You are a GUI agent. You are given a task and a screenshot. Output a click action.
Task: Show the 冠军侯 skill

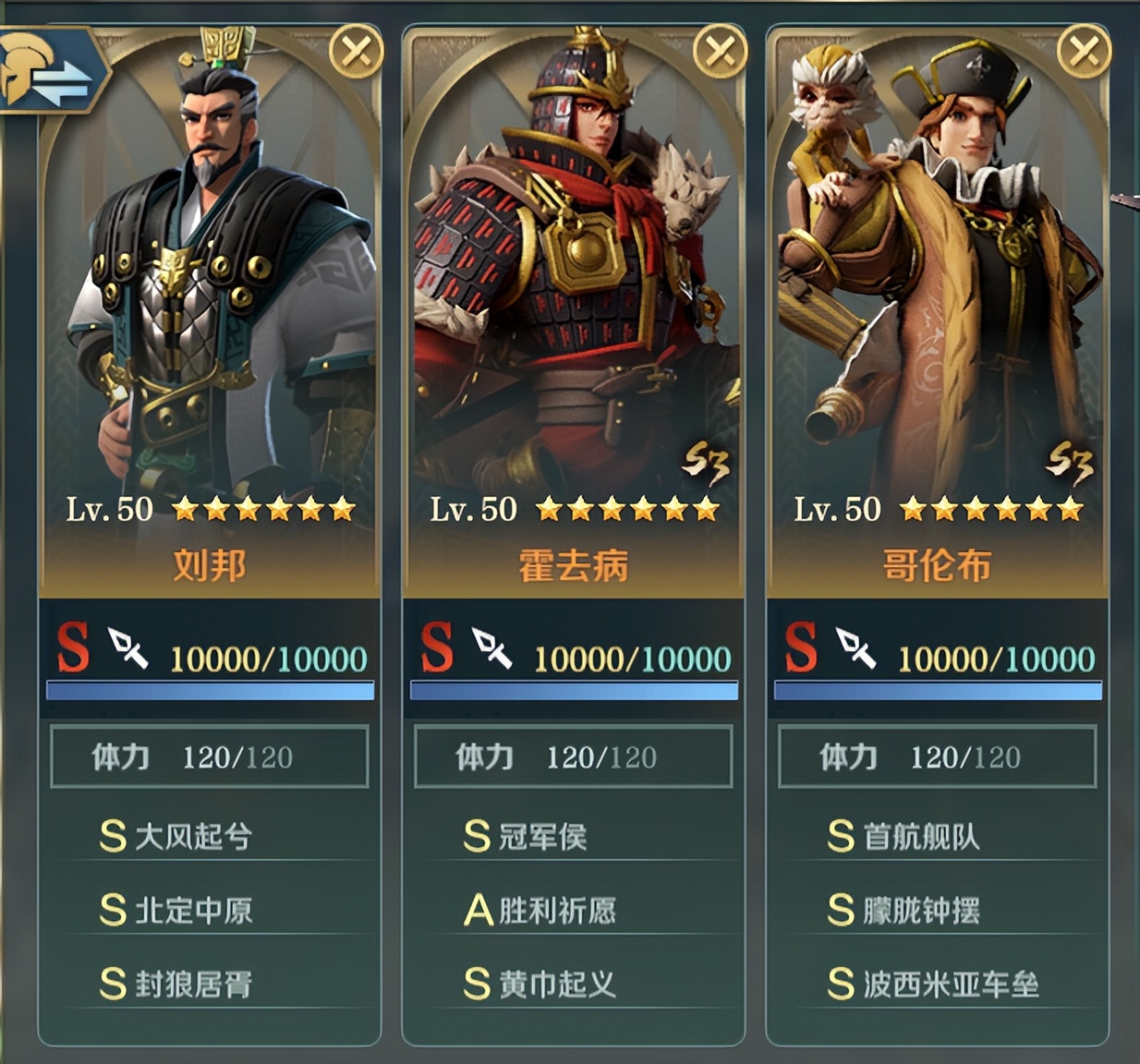point(541,837)
